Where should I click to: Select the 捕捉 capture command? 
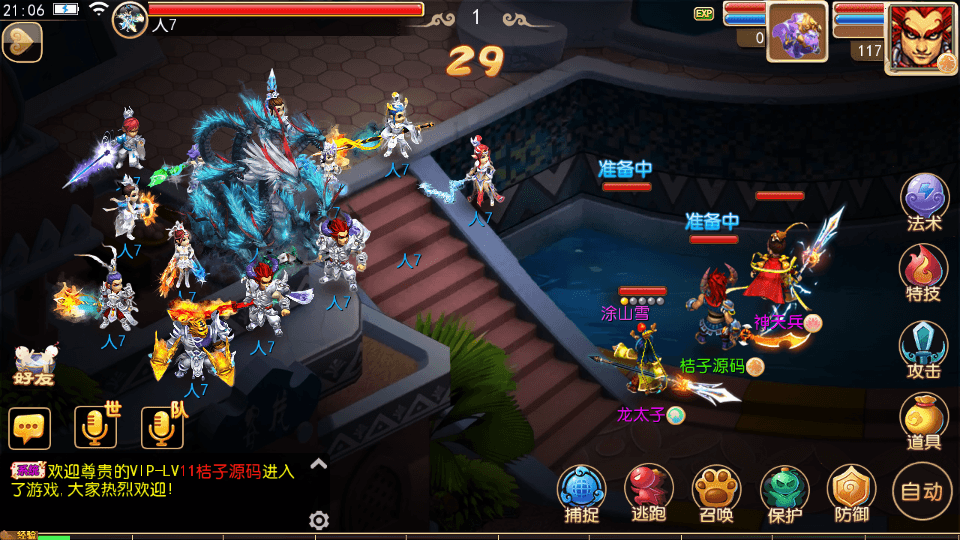(x=581, y=494)
